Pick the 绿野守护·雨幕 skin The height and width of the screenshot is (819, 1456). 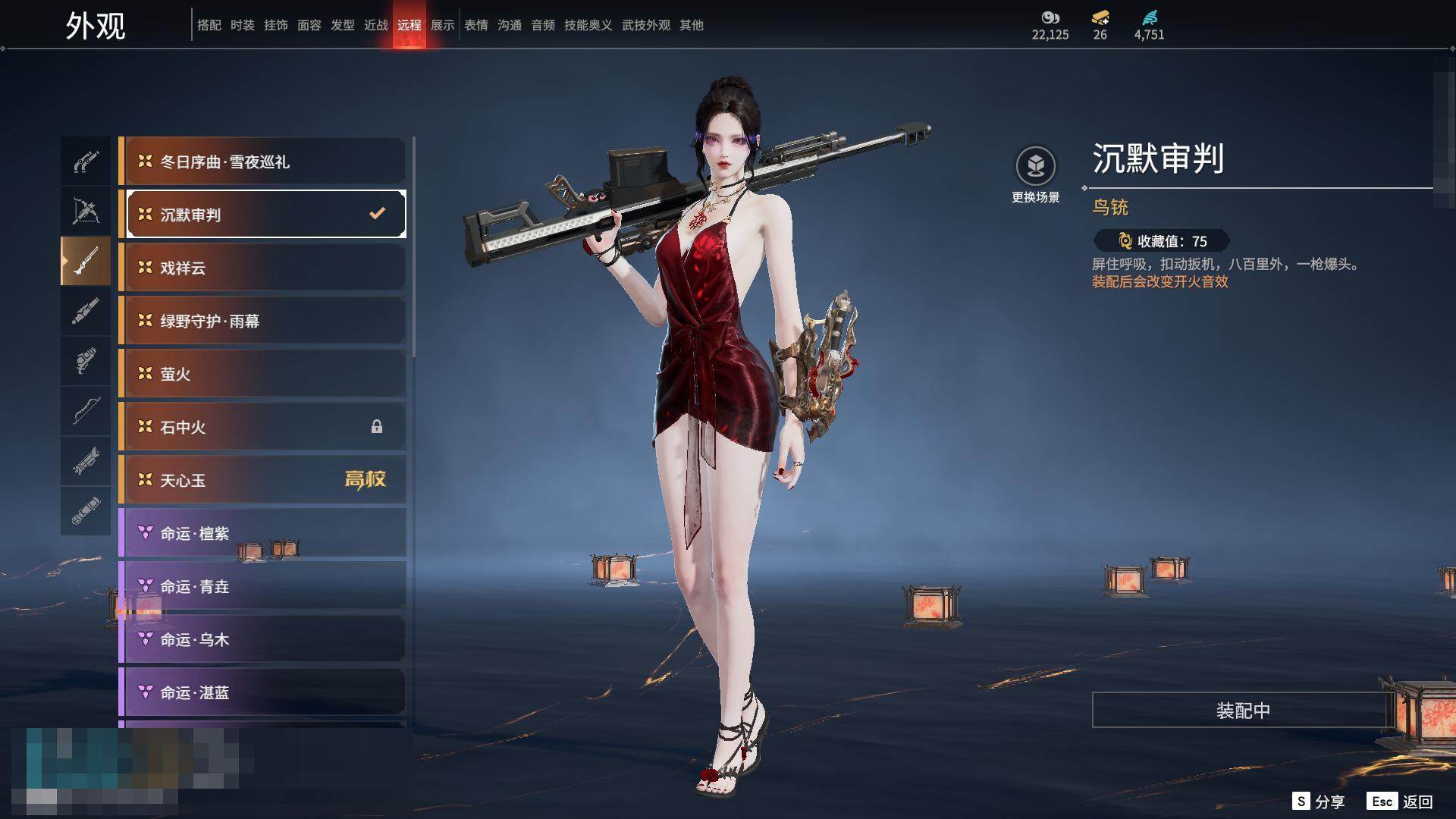point(262,321)
